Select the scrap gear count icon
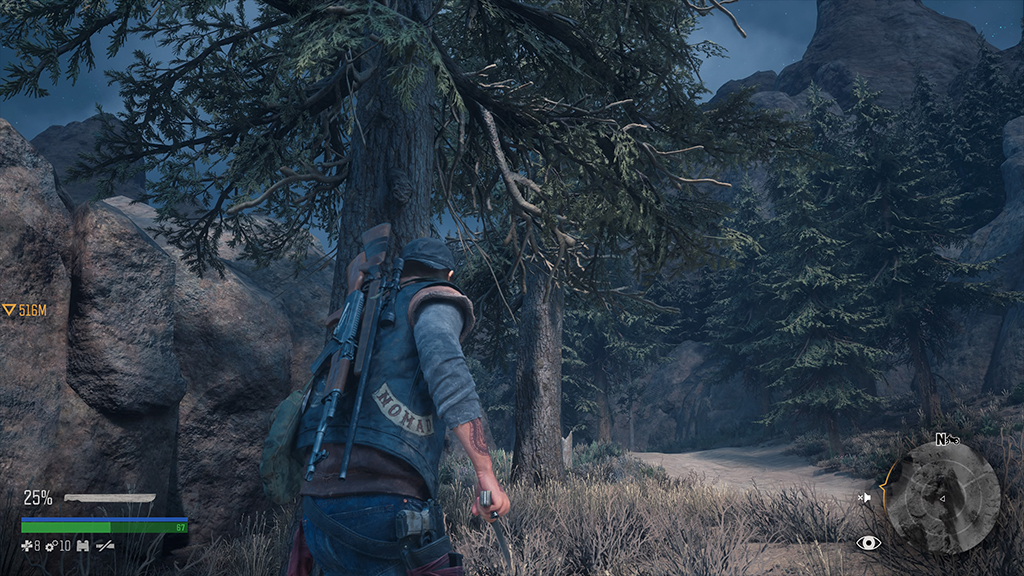The width and height of the screenshot is (1024, 576). tap(50, 545)
